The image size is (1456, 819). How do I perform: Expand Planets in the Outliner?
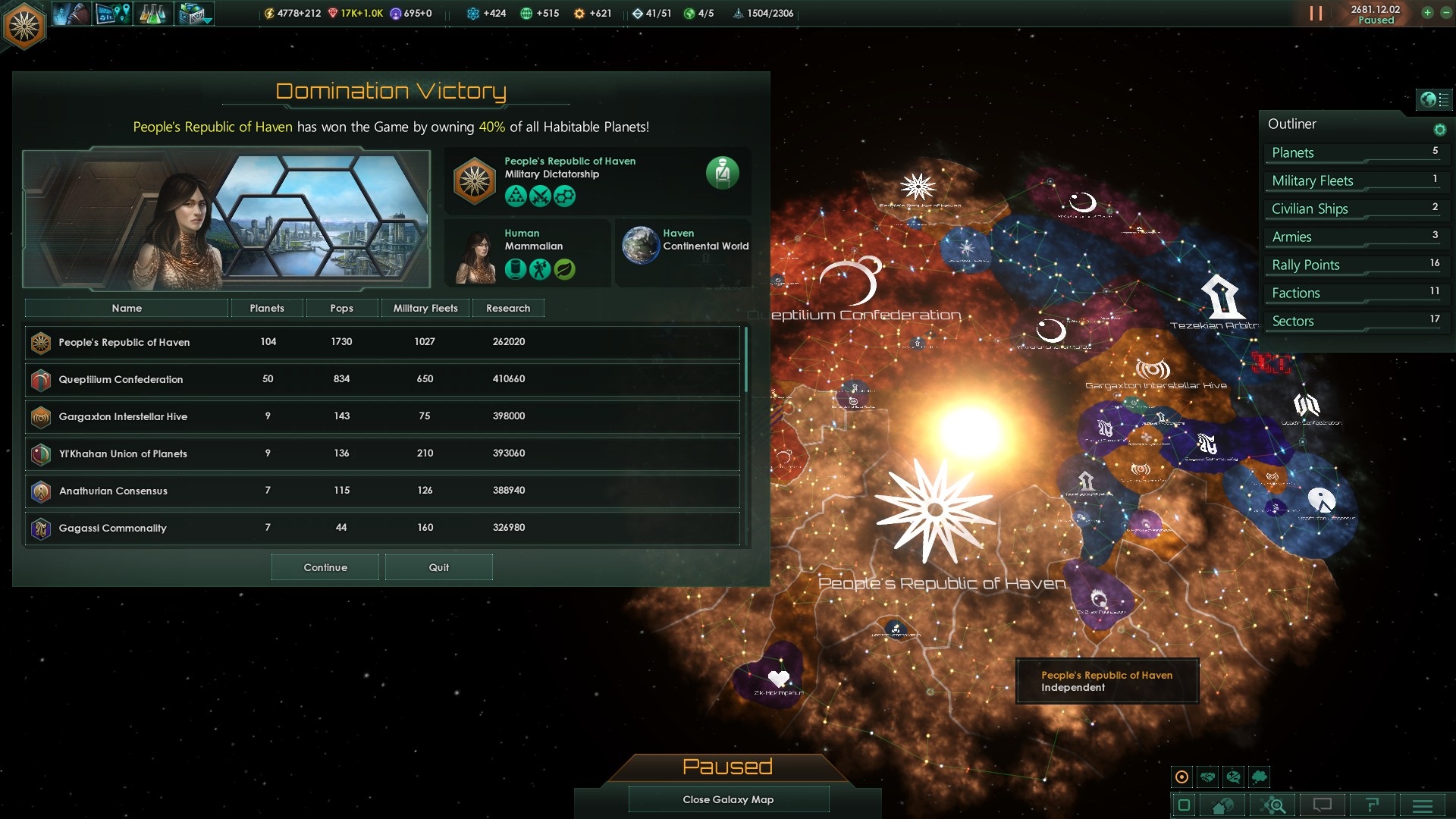(1354, 152)
